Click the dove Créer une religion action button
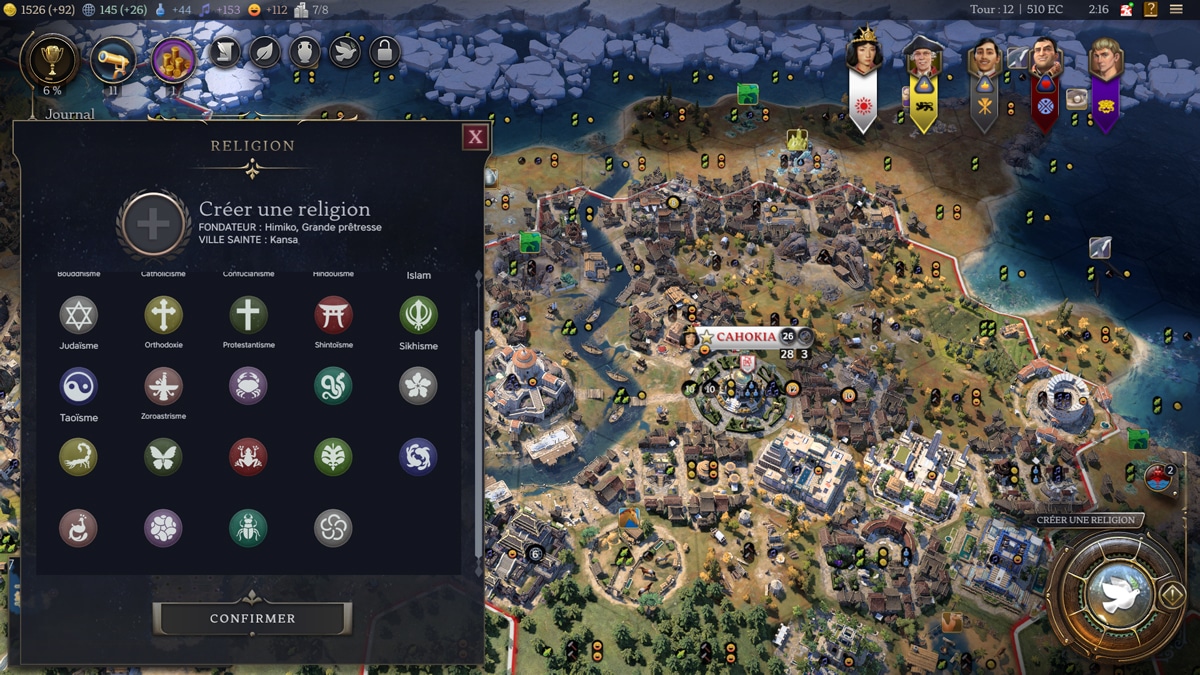Screen dimensions: 1200x675 click(x=1114, y=594)
